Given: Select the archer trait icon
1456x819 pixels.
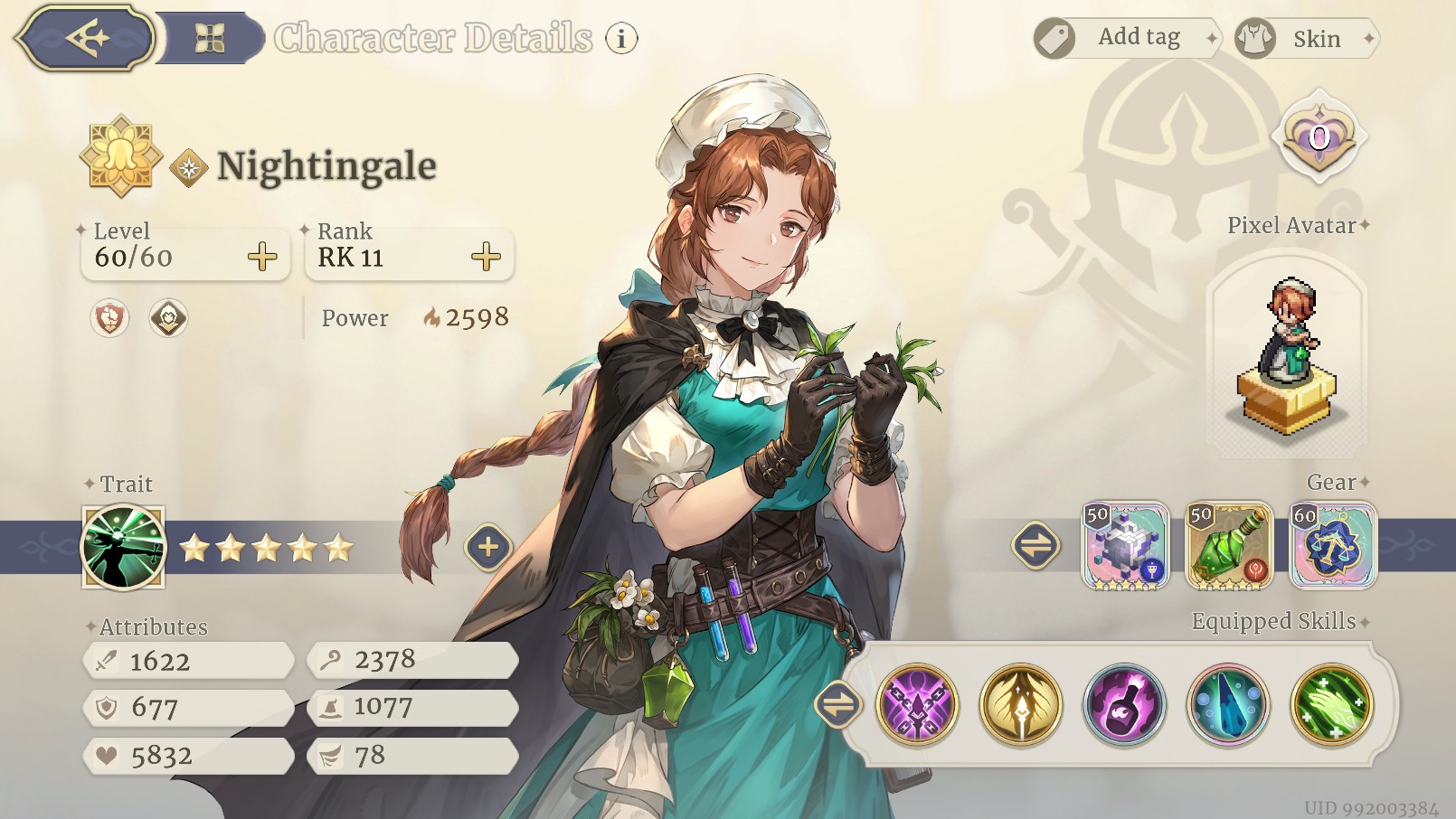Looking at the screenshot, I should tap(124, 547).
